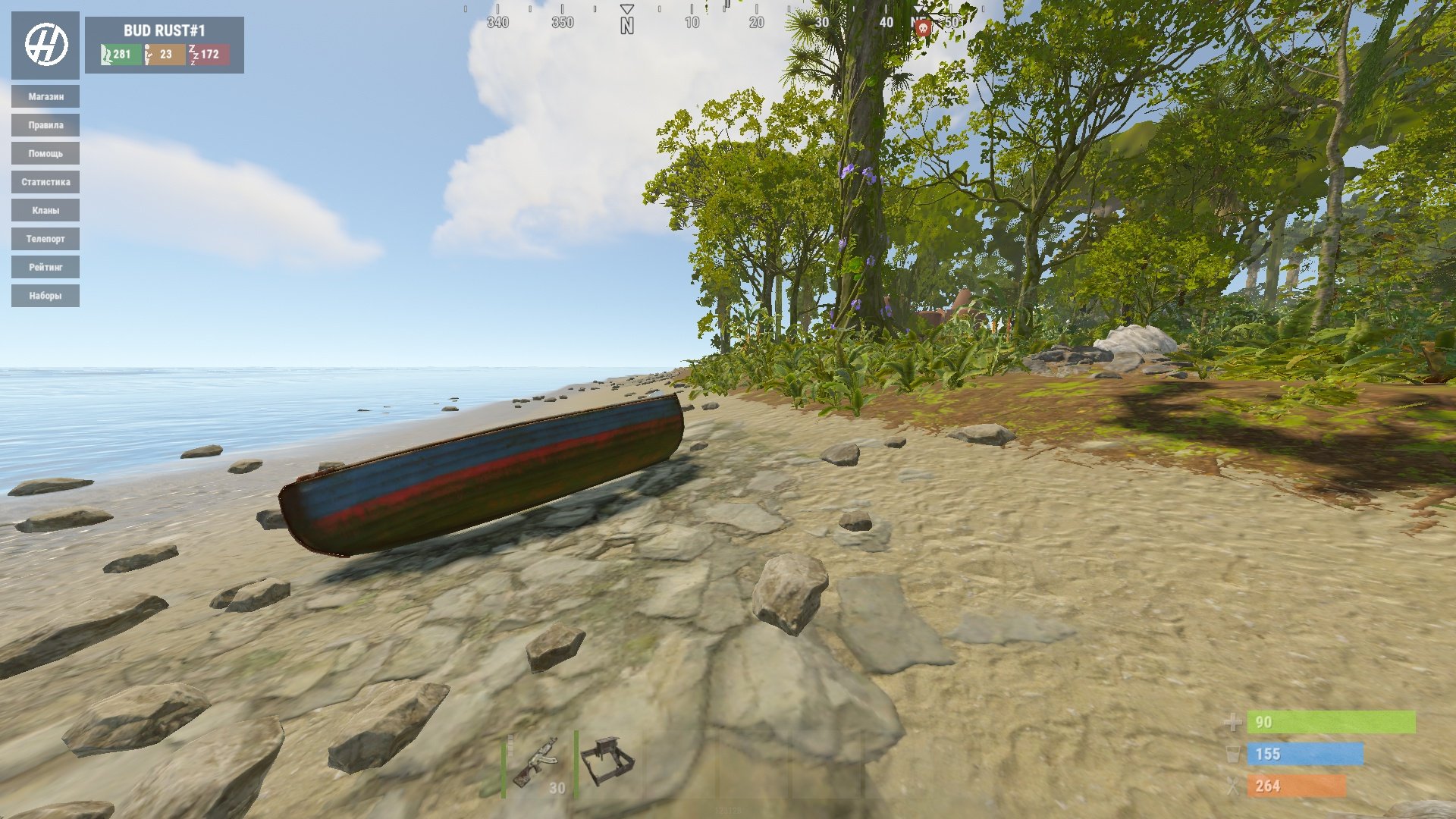Click the server logo icon
This screenshot has width=1456, height=819.
(x=45, y=45)
